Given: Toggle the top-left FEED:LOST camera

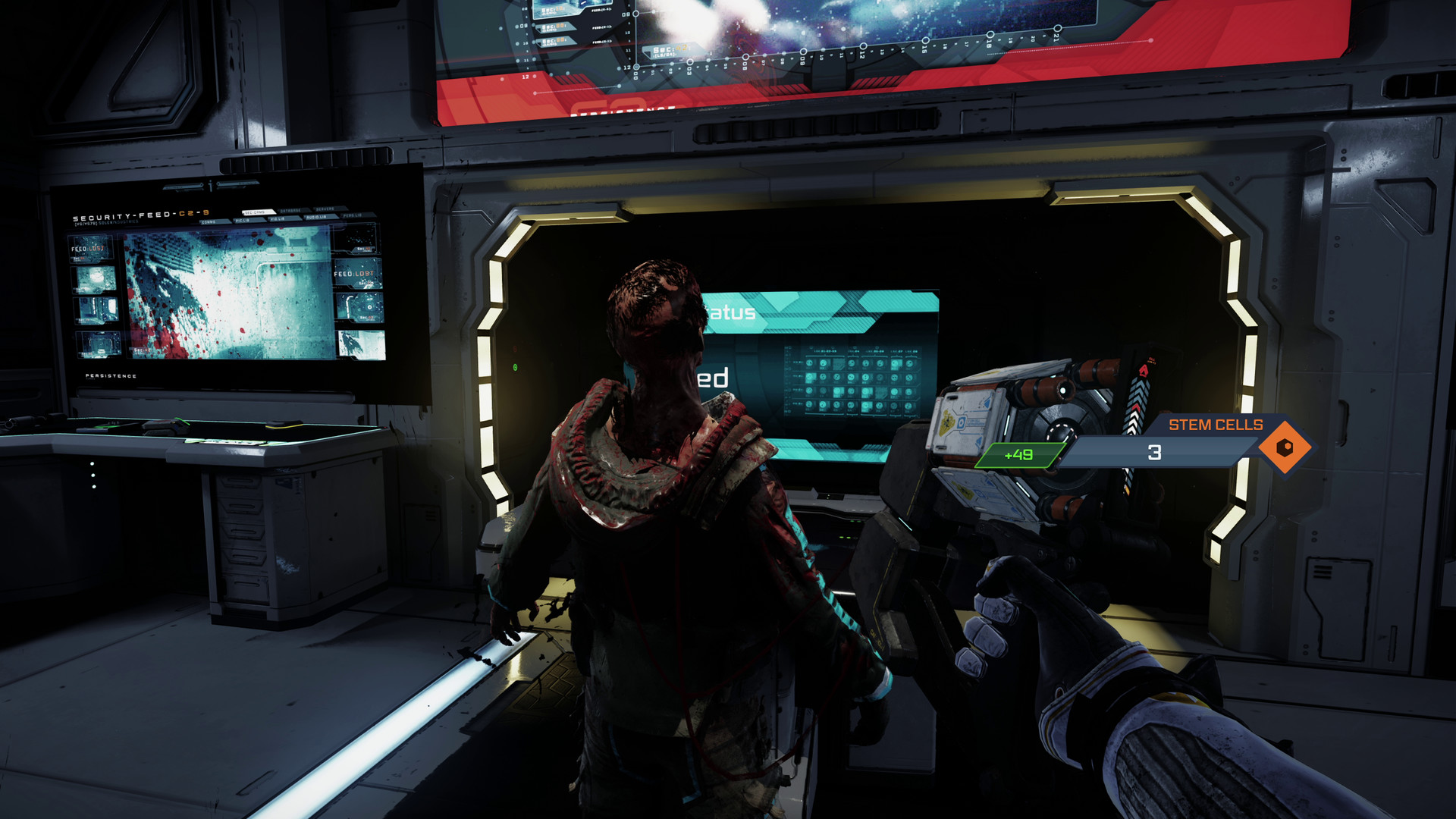Looking at the screenshot, I should click(89, 249).
